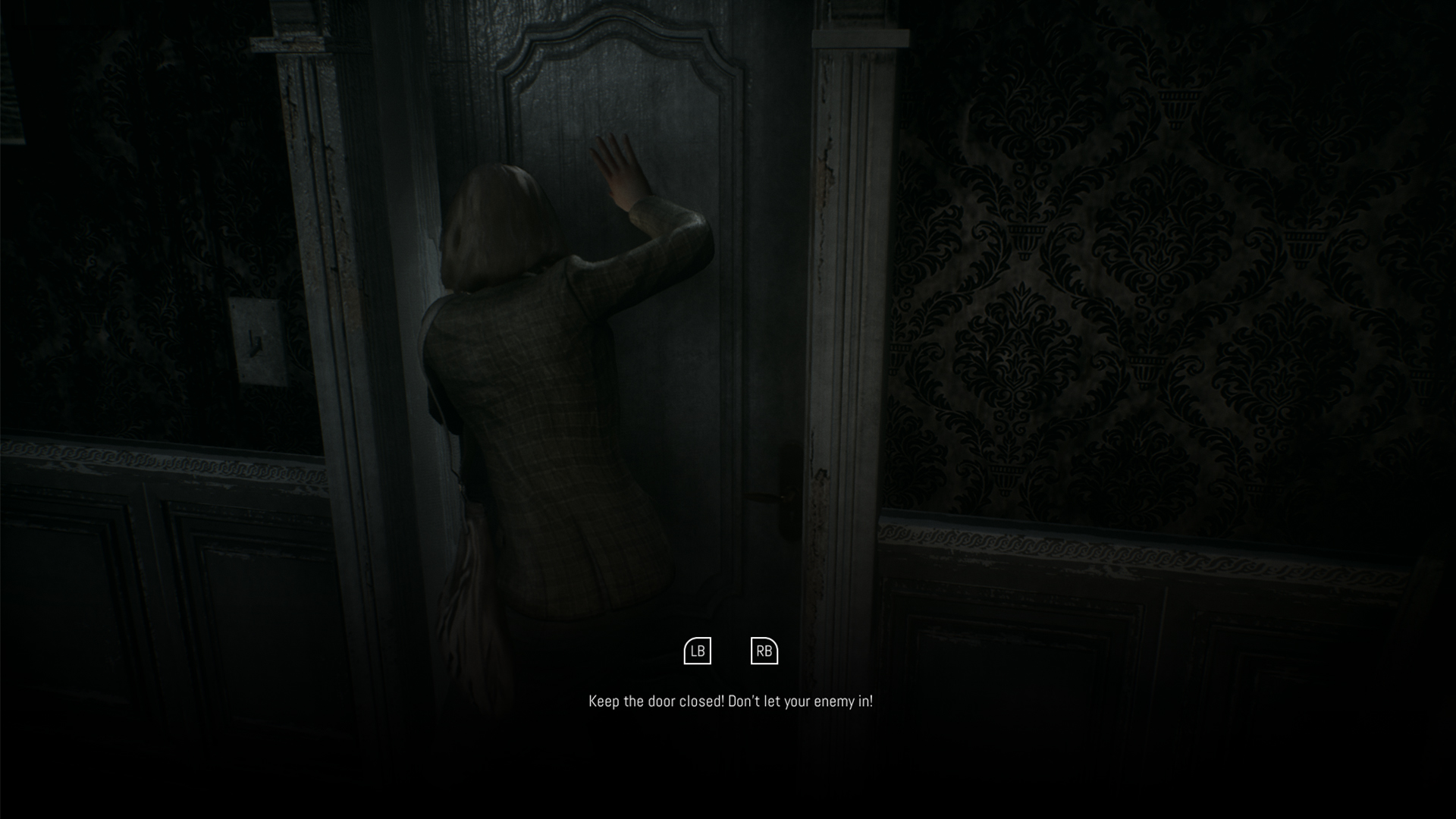1456x819 pixels.
Task: Select the LB controller glyph above the tutorial text
Action: 699,651
